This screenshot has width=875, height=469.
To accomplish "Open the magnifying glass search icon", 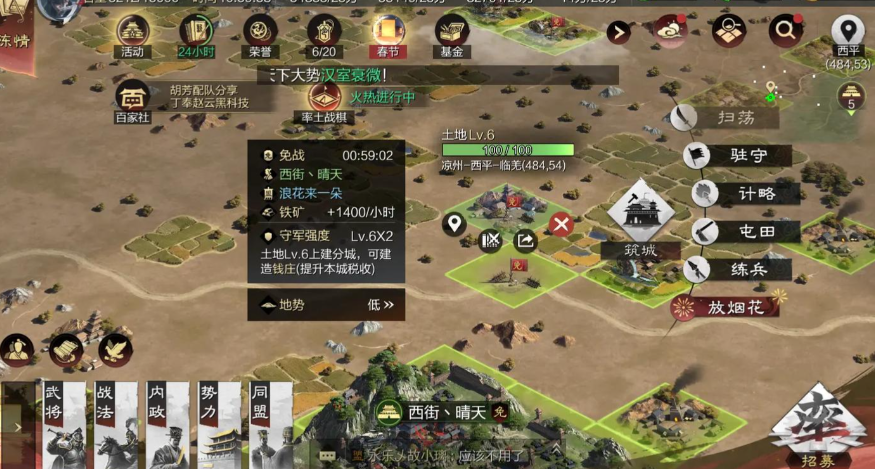I will click(x=785, y=31).
